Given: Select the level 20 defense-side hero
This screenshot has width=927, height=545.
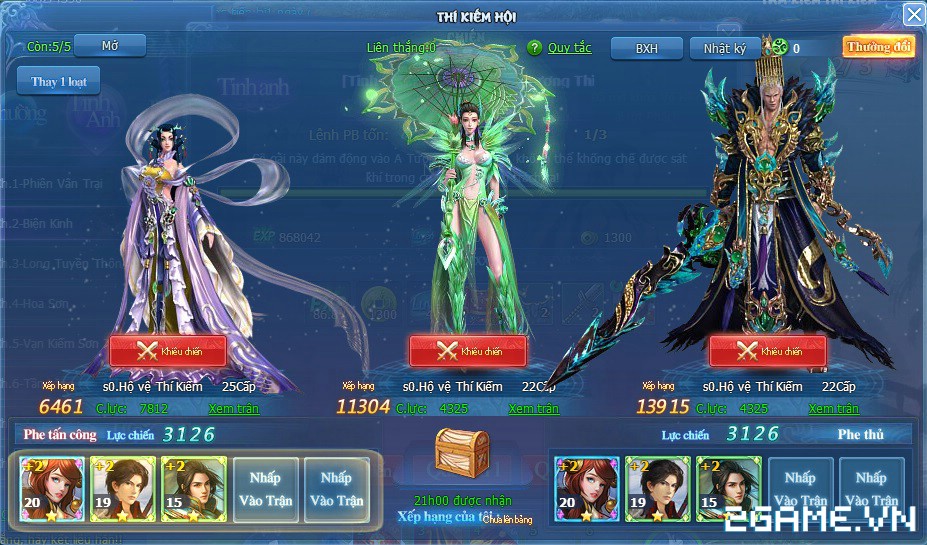Looking at the screenshot, I should (x=587, y=489).
